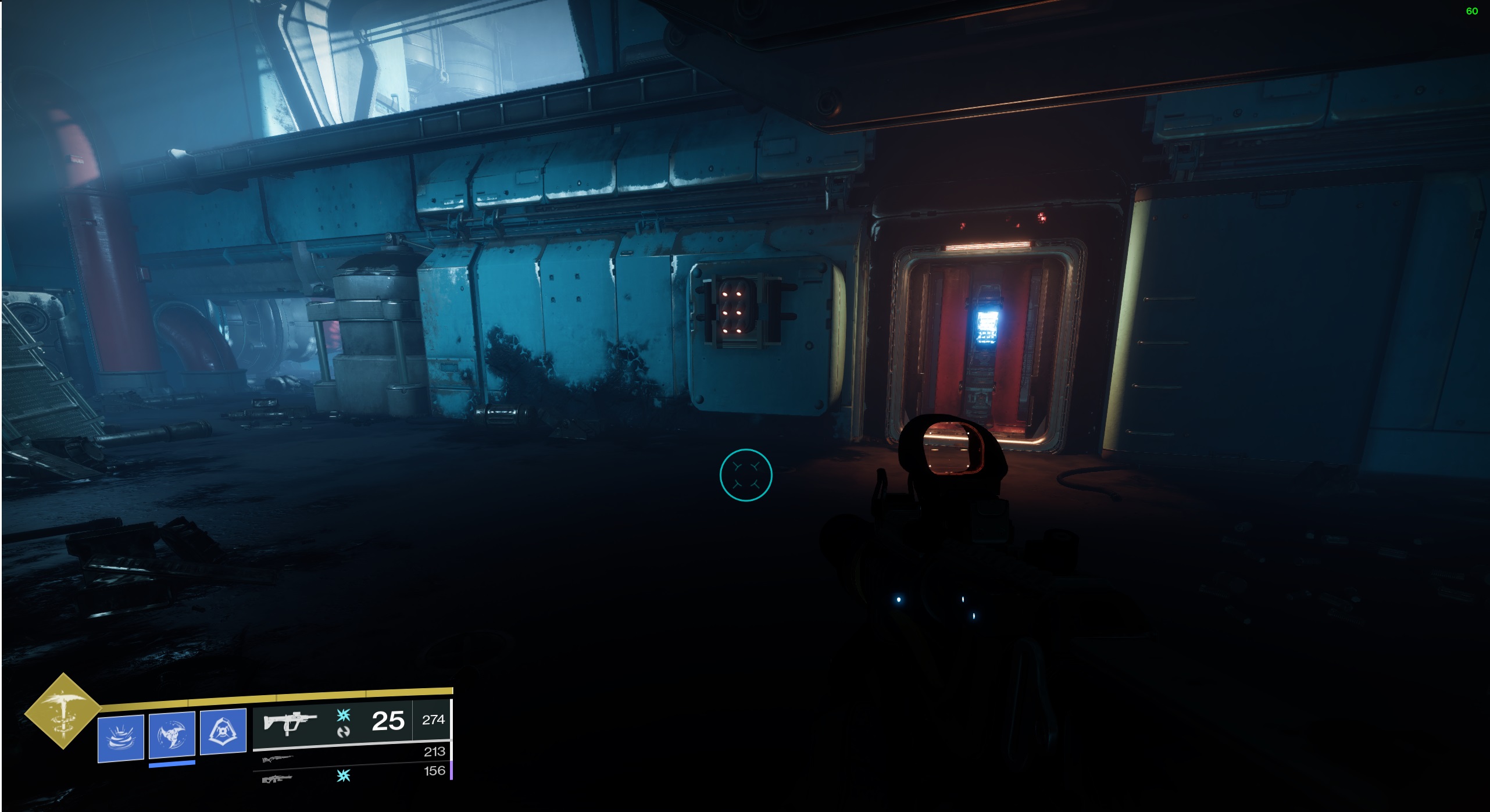The height and width of the screenshot is (812, 1490).
Task: Trigger the shuriken-shaped melee ability icon
Action: click(x=171, y=734)
